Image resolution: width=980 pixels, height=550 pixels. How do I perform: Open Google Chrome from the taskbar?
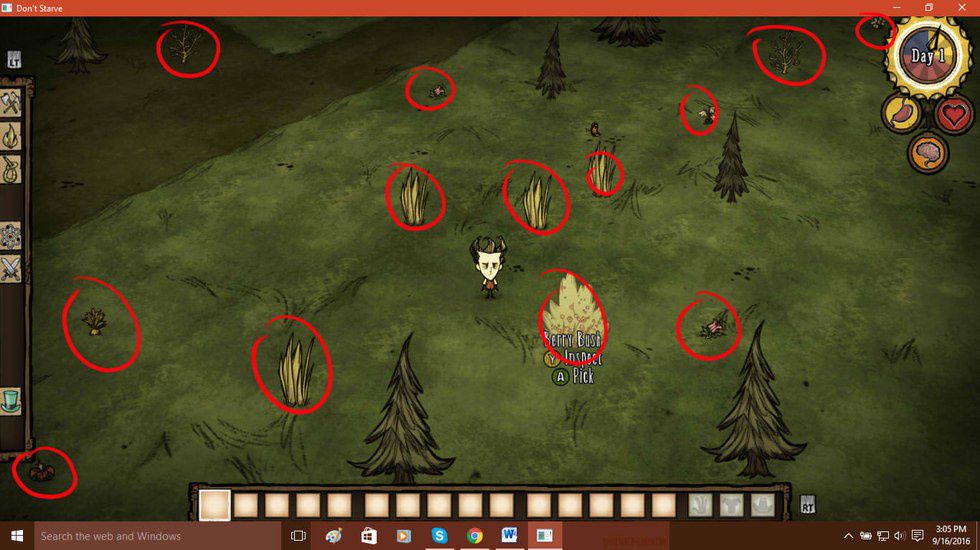(474, 536)
